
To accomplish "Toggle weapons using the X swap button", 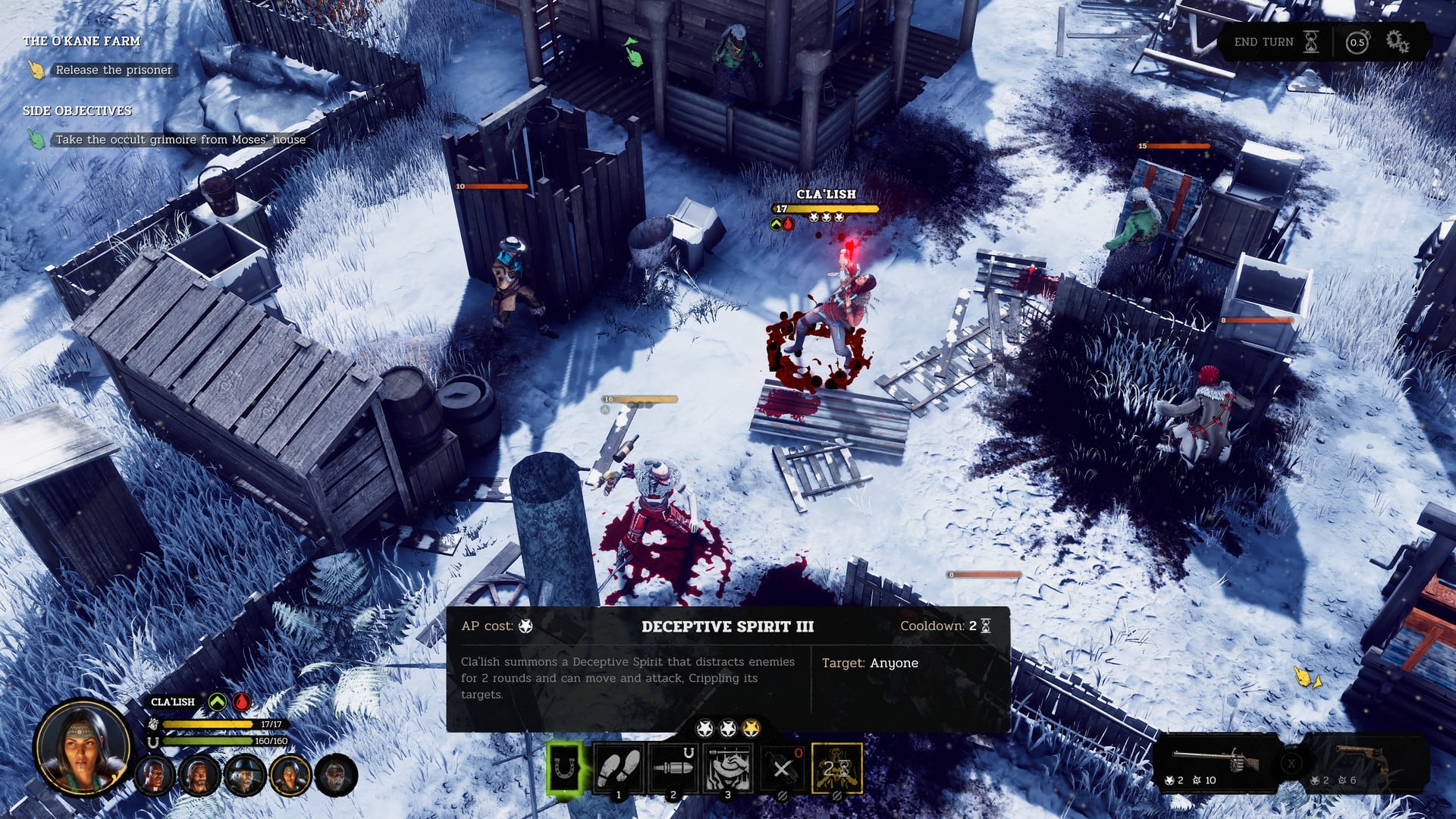I will tap(1291, 764).
